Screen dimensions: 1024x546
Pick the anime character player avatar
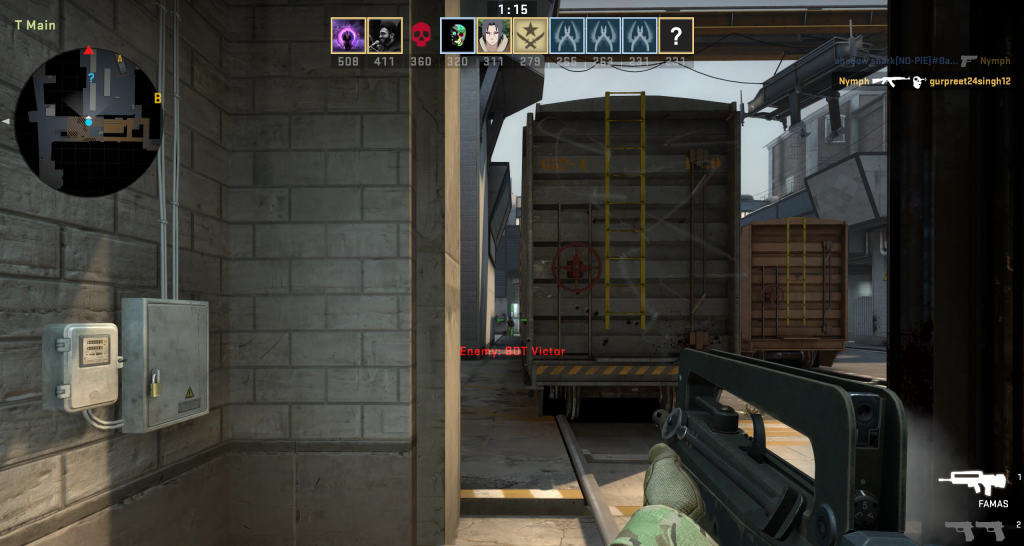coord(494,36)
